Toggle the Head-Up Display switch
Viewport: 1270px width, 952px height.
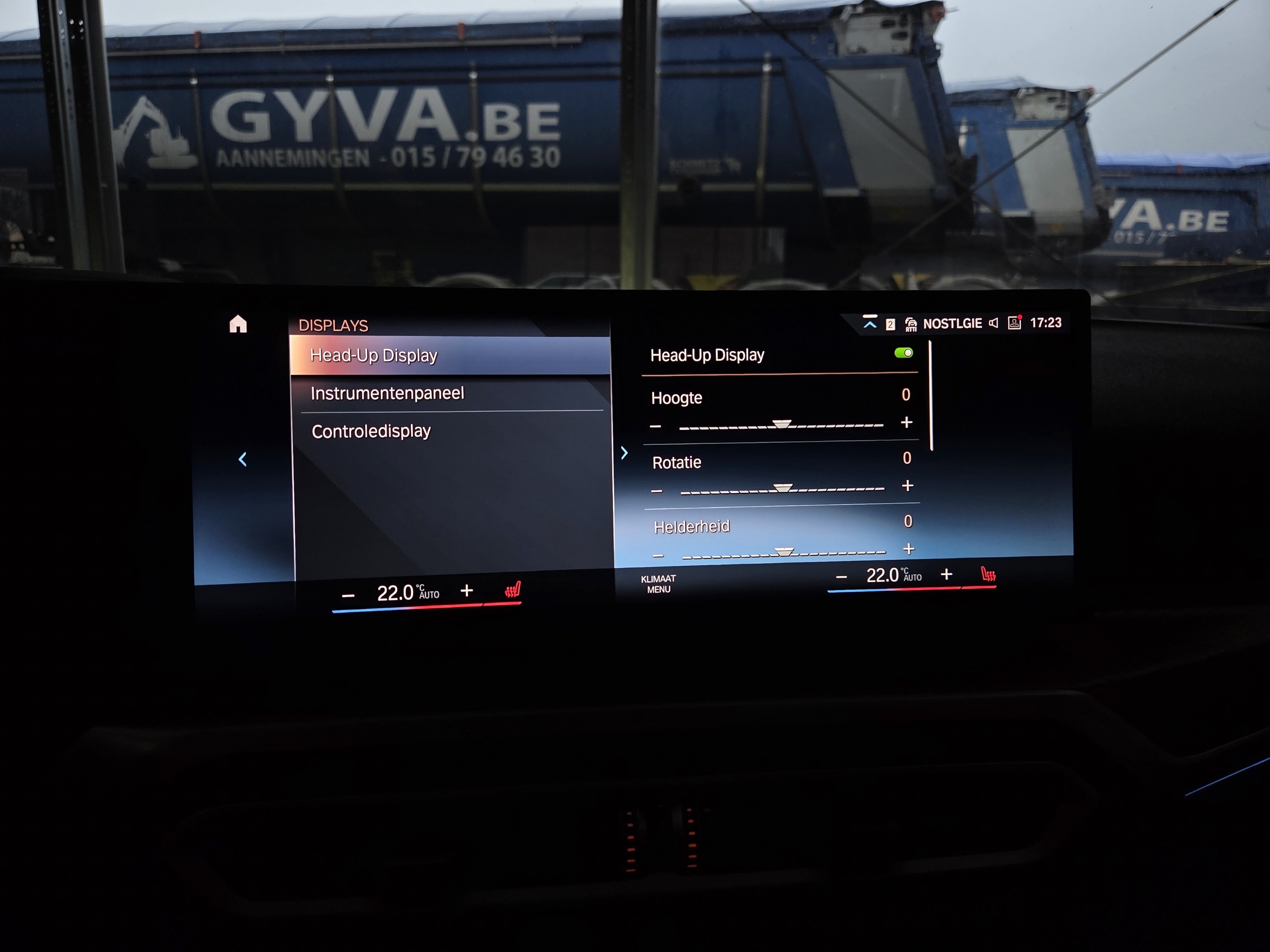point(903,353)
